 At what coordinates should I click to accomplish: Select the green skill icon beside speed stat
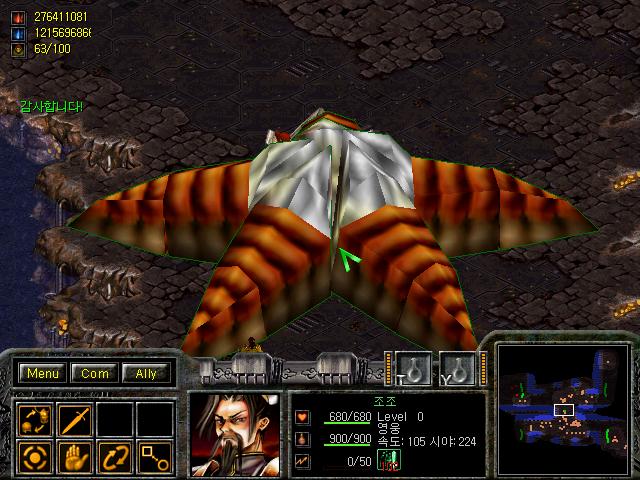[387, 459]
